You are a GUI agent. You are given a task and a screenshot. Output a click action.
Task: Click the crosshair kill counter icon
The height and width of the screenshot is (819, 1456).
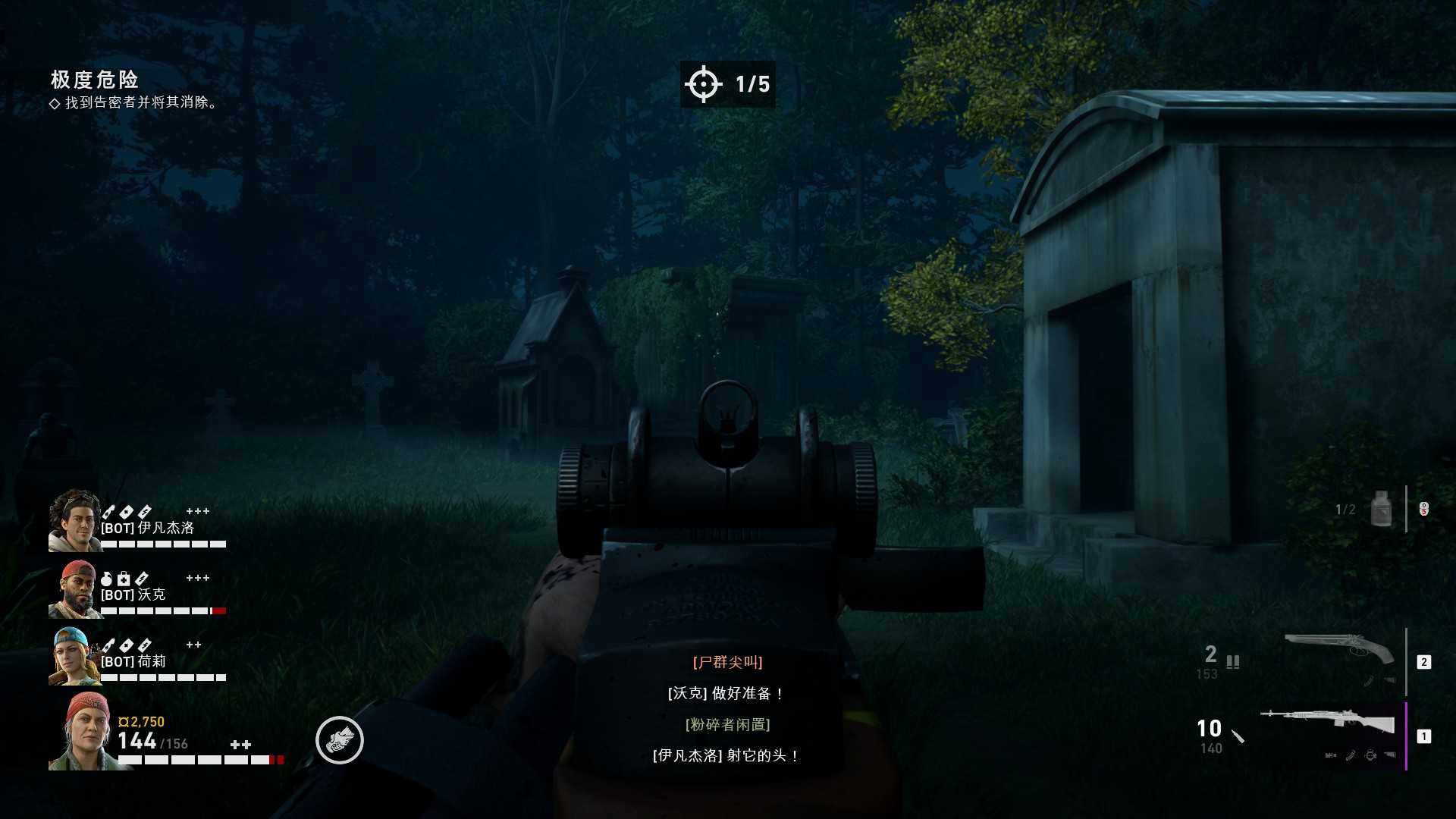click(703, 83)
